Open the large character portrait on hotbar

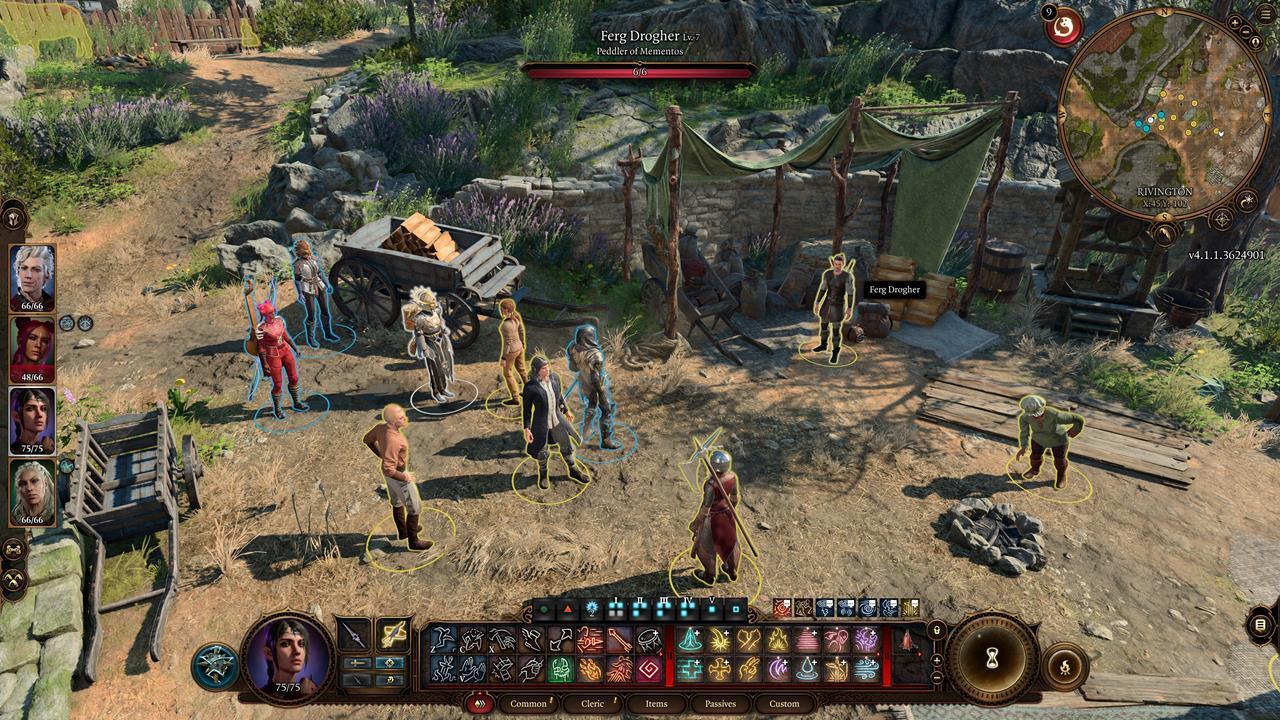pos(288,653)
